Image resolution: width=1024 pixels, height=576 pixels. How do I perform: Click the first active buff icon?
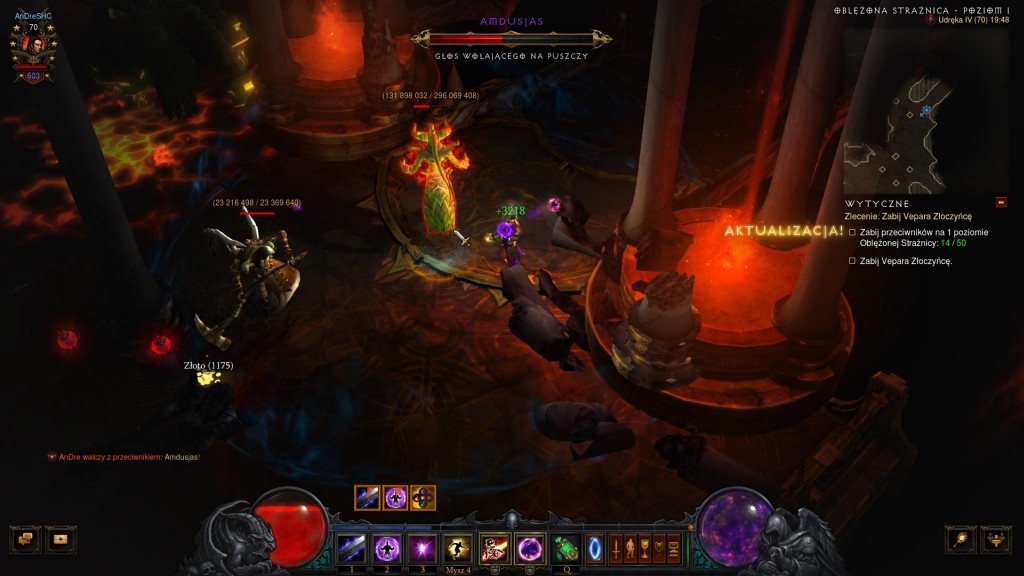tap(367, 497)
